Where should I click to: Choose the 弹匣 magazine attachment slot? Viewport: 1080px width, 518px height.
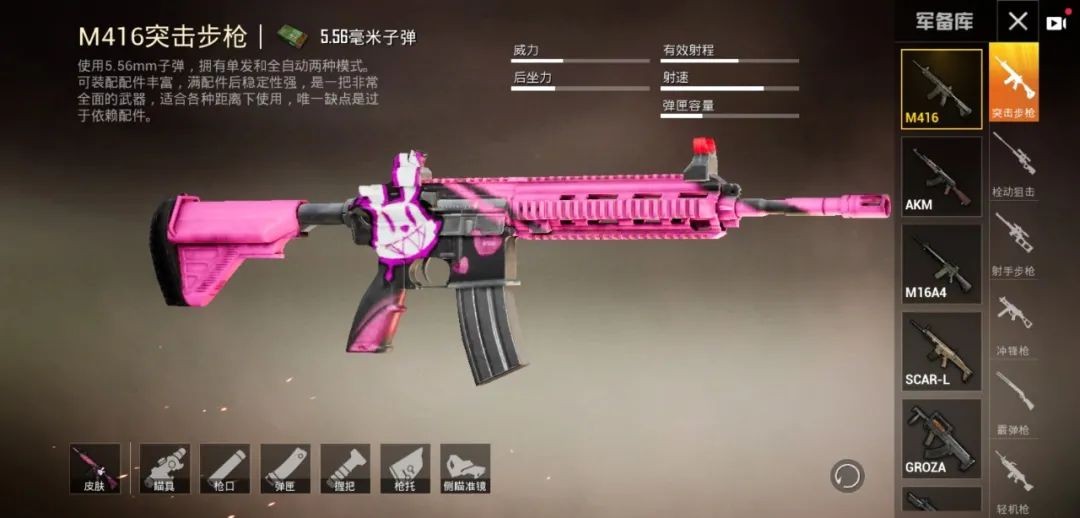pos(285,468)
